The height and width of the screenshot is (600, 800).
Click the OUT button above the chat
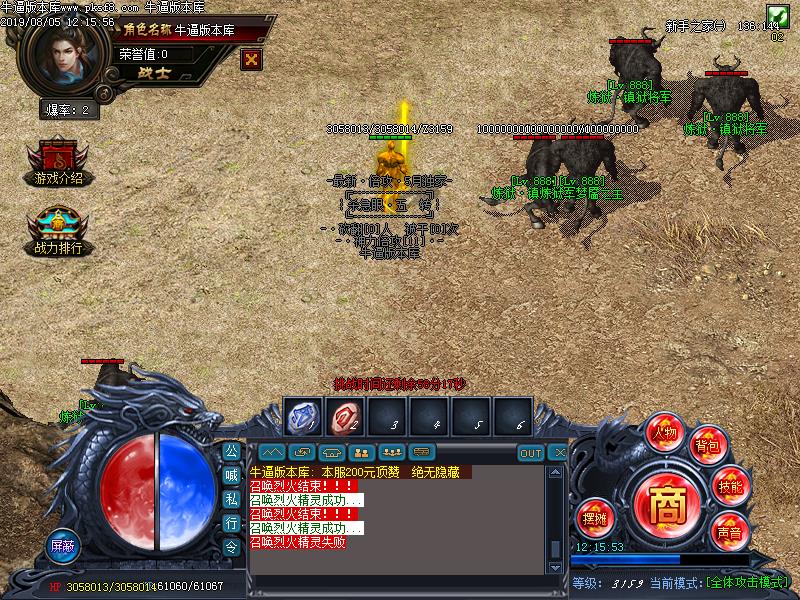point(531,453)
